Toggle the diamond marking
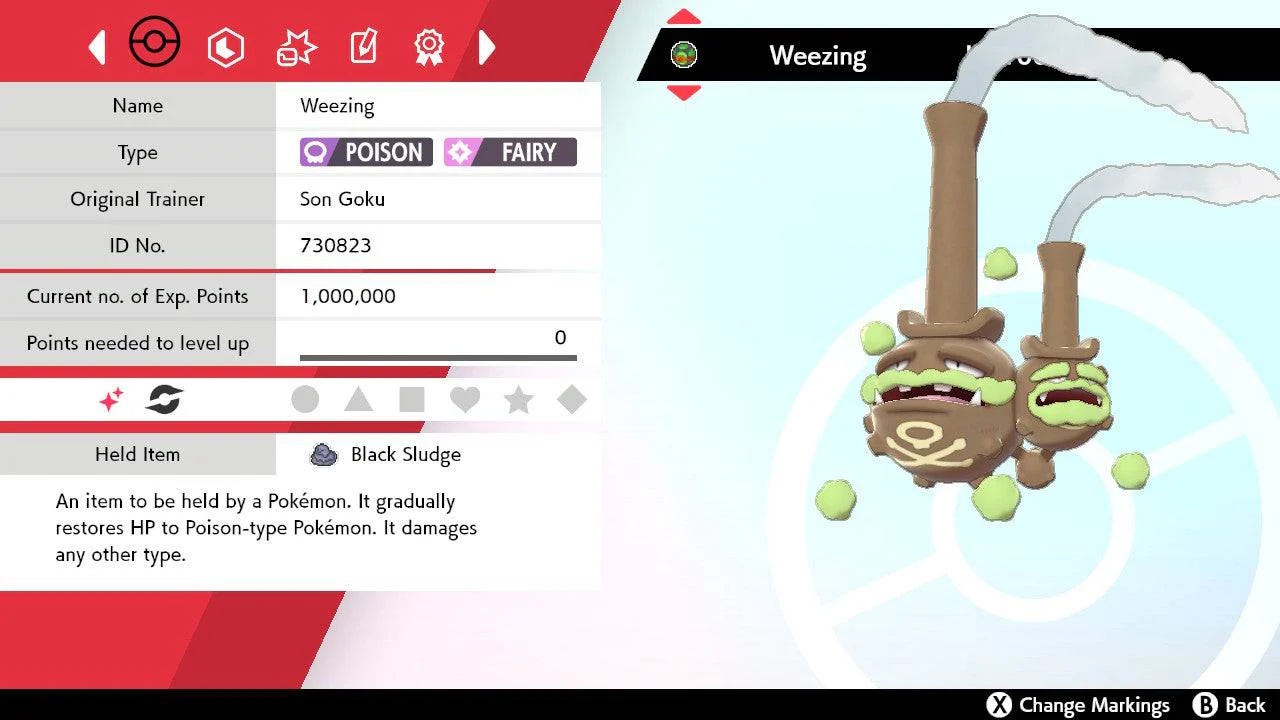1280x720 pixels. pos(571,400)
